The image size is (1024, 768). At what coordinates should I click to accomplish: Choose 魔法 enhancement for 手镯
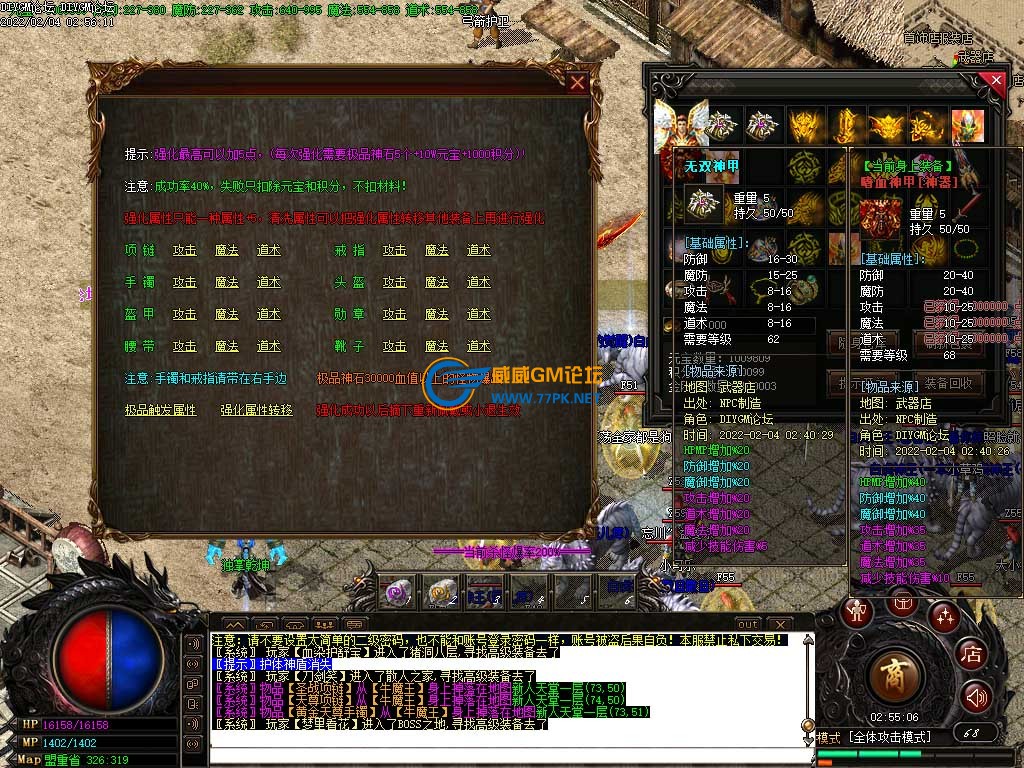click(x=226, y=282)
